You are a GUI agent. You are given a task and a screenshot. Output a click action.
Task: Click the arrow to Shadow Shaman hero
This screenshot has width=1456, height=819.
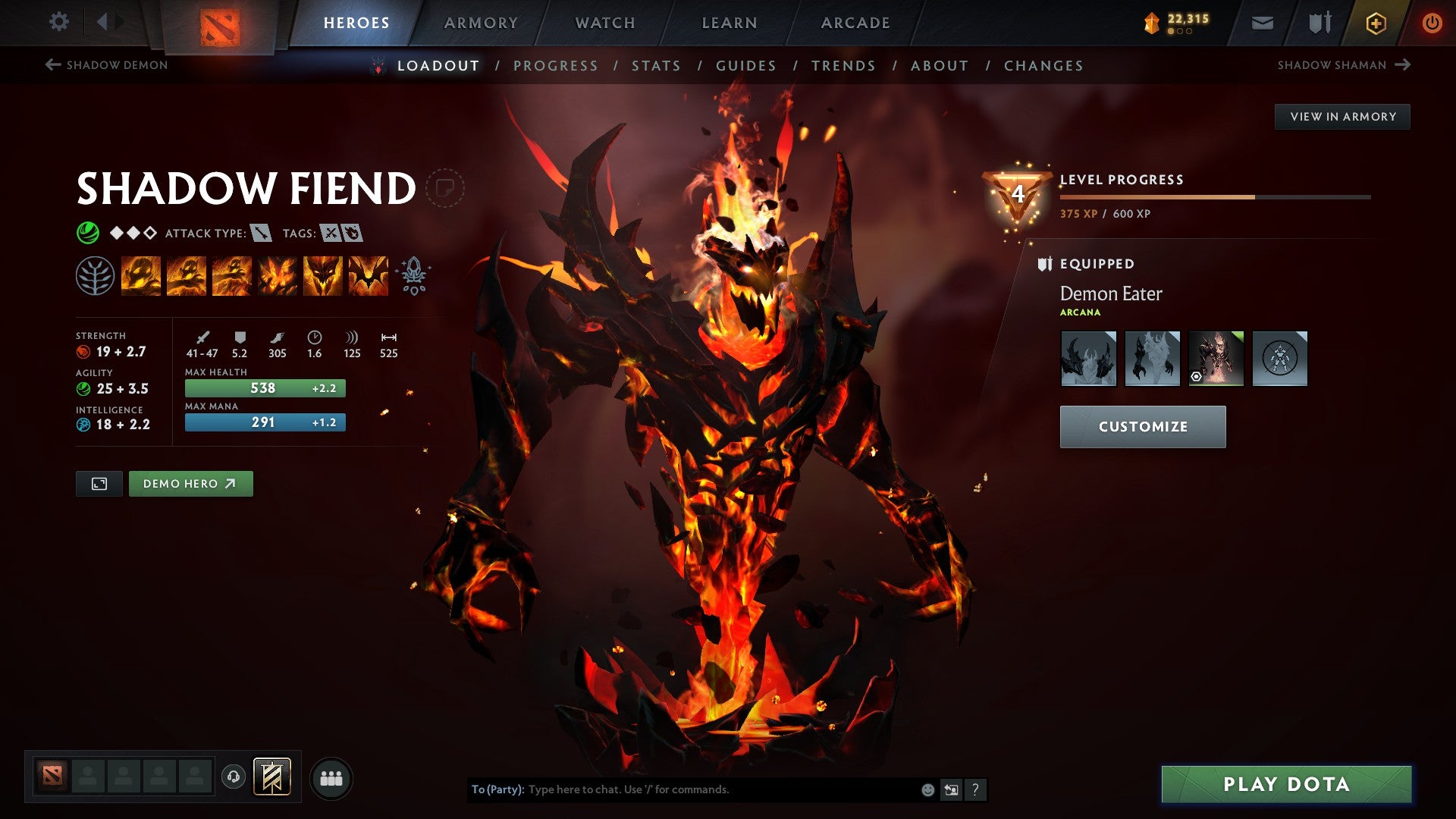click(1401, 65)
